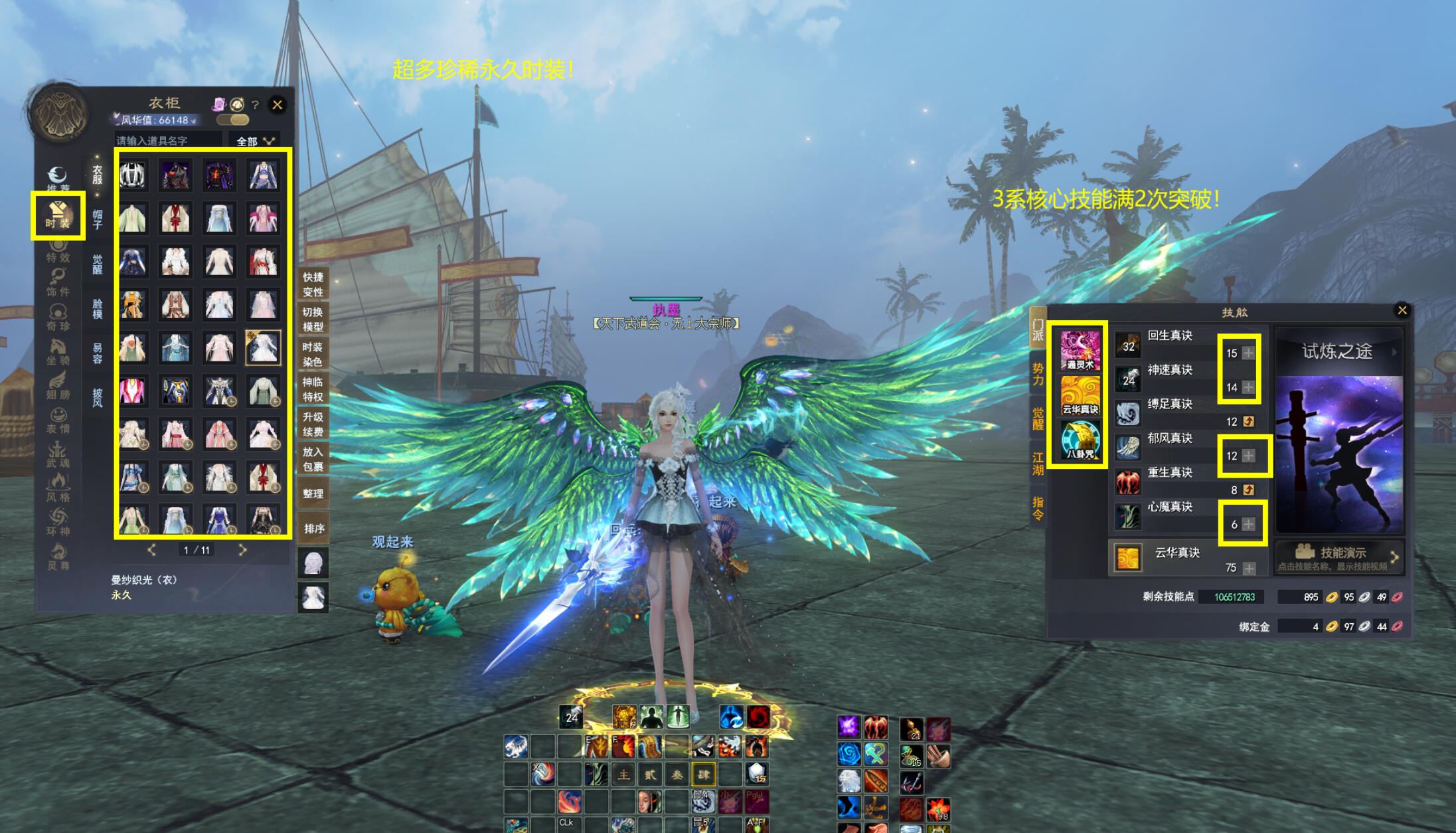Image resolution: width=1456 pixels, height=833 pixels.
Task: Tidy wardrobe with the 整理 button
Action: (x=313, y=494)
